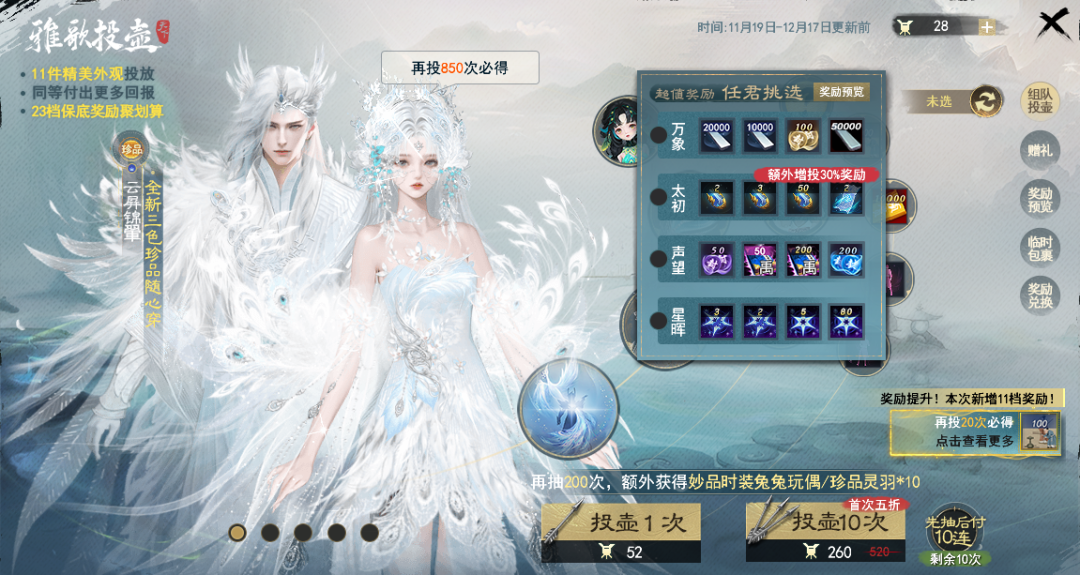Choose the 星晖 reward option
This screenshot has width=1080, height=575.
click(659, 321)
